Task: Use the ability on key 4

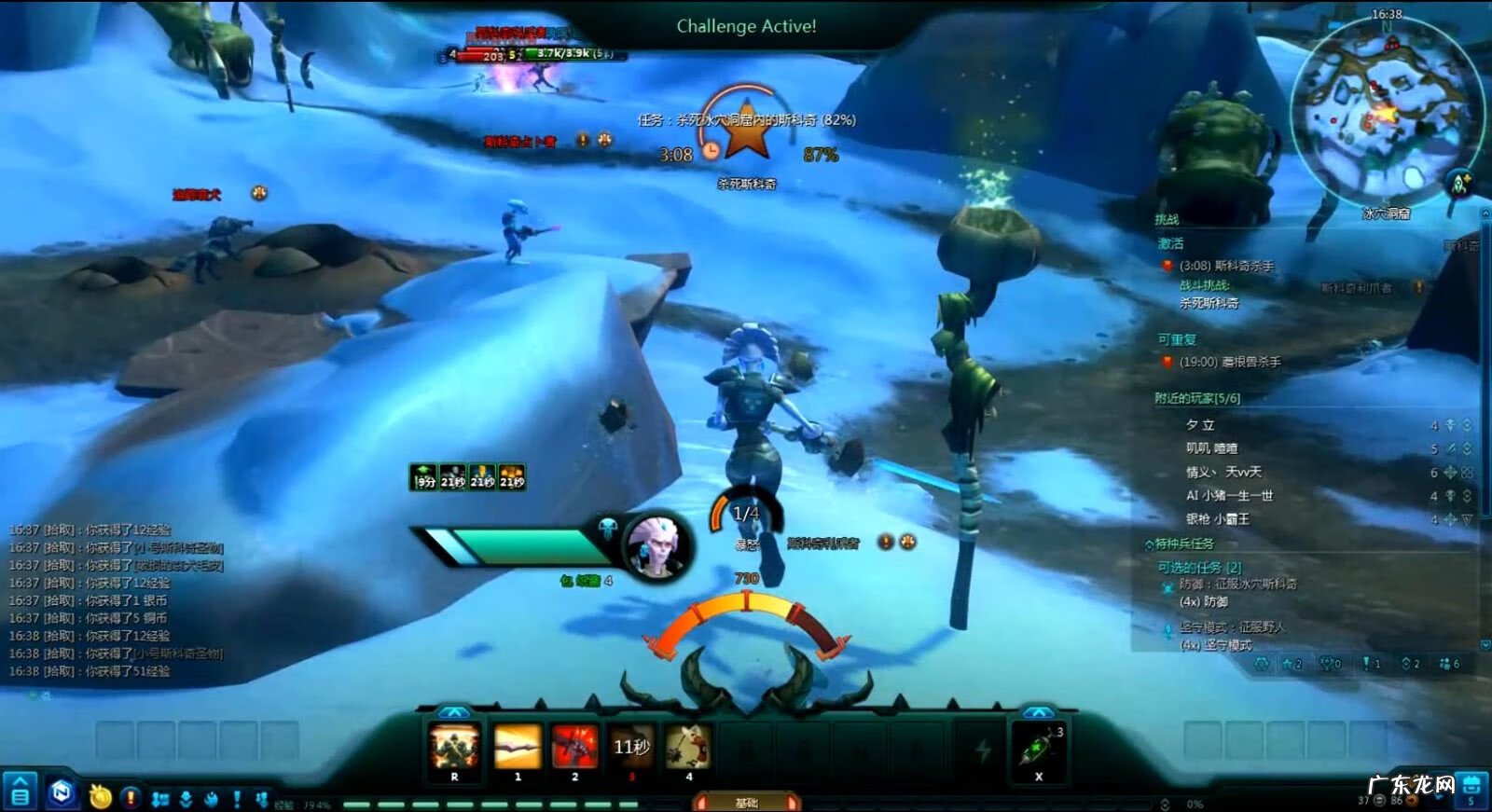Action: [688, 747]
